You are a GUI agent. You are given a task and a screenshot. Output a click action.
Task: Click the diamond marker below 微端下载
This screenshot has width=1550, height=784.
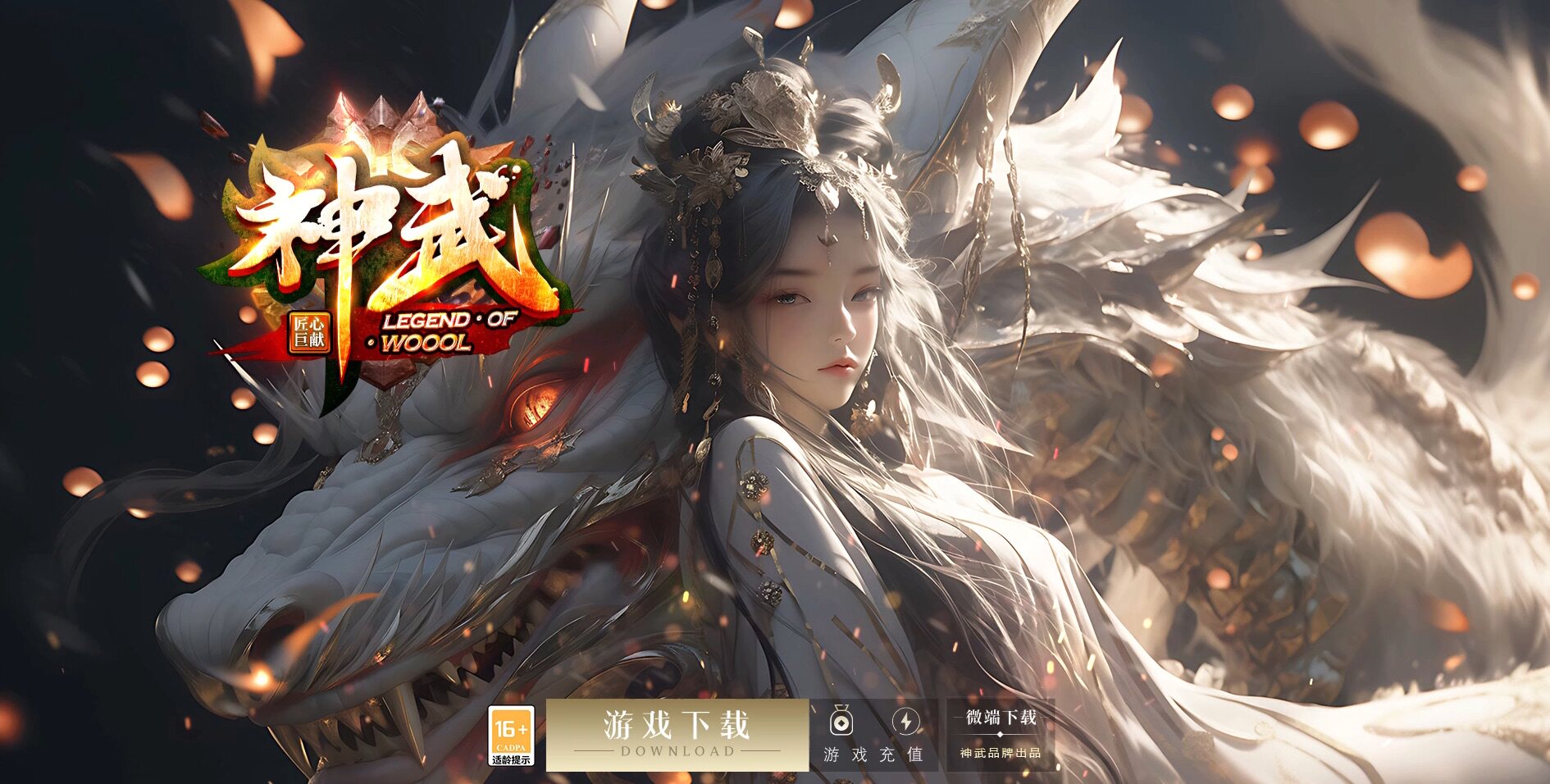(1000, 734)
